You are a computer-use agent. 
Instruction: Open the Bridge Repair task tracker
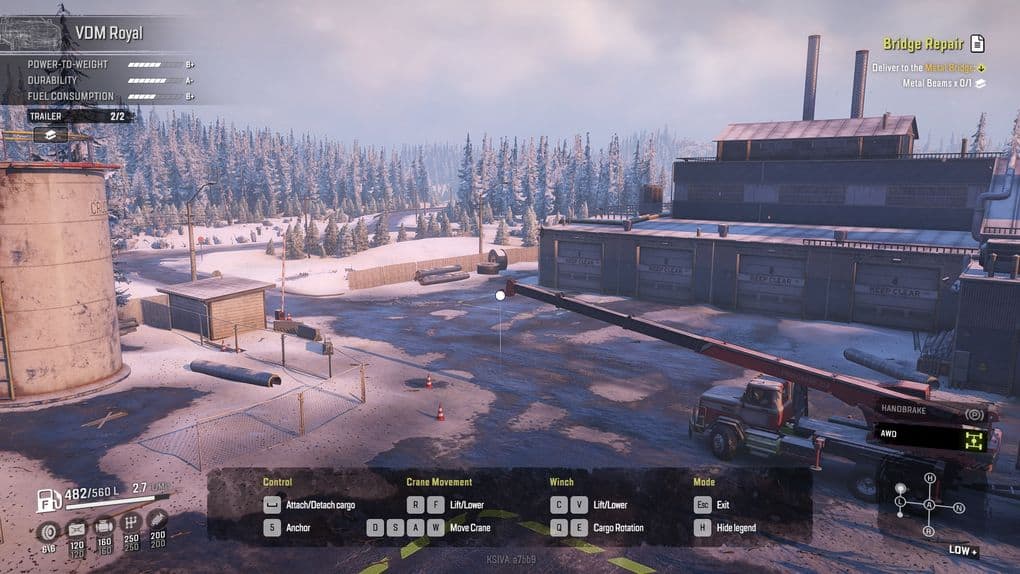922,44
